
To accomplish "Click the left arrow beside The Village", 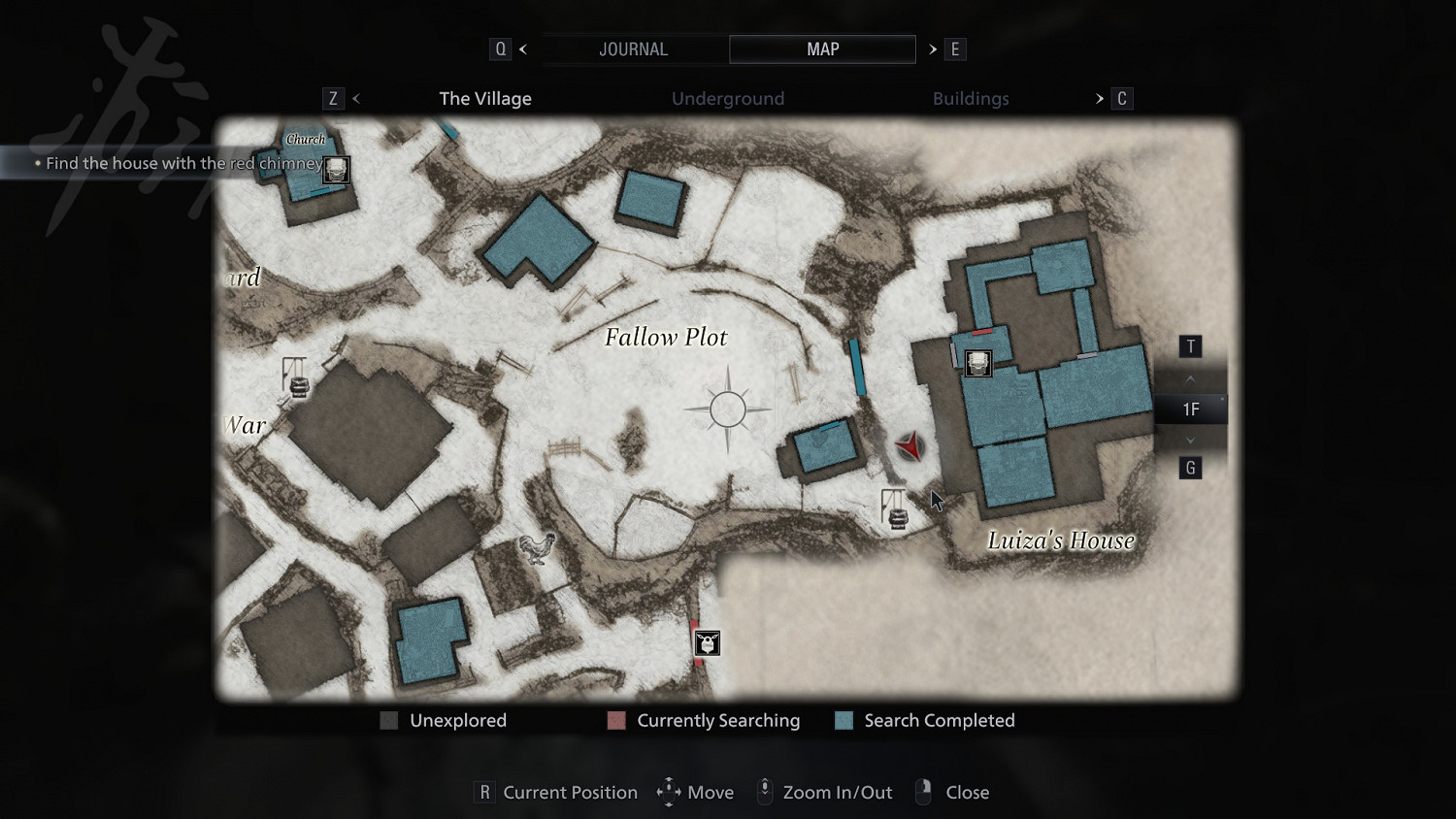I will pyautogui.click(x=356, y=99).
